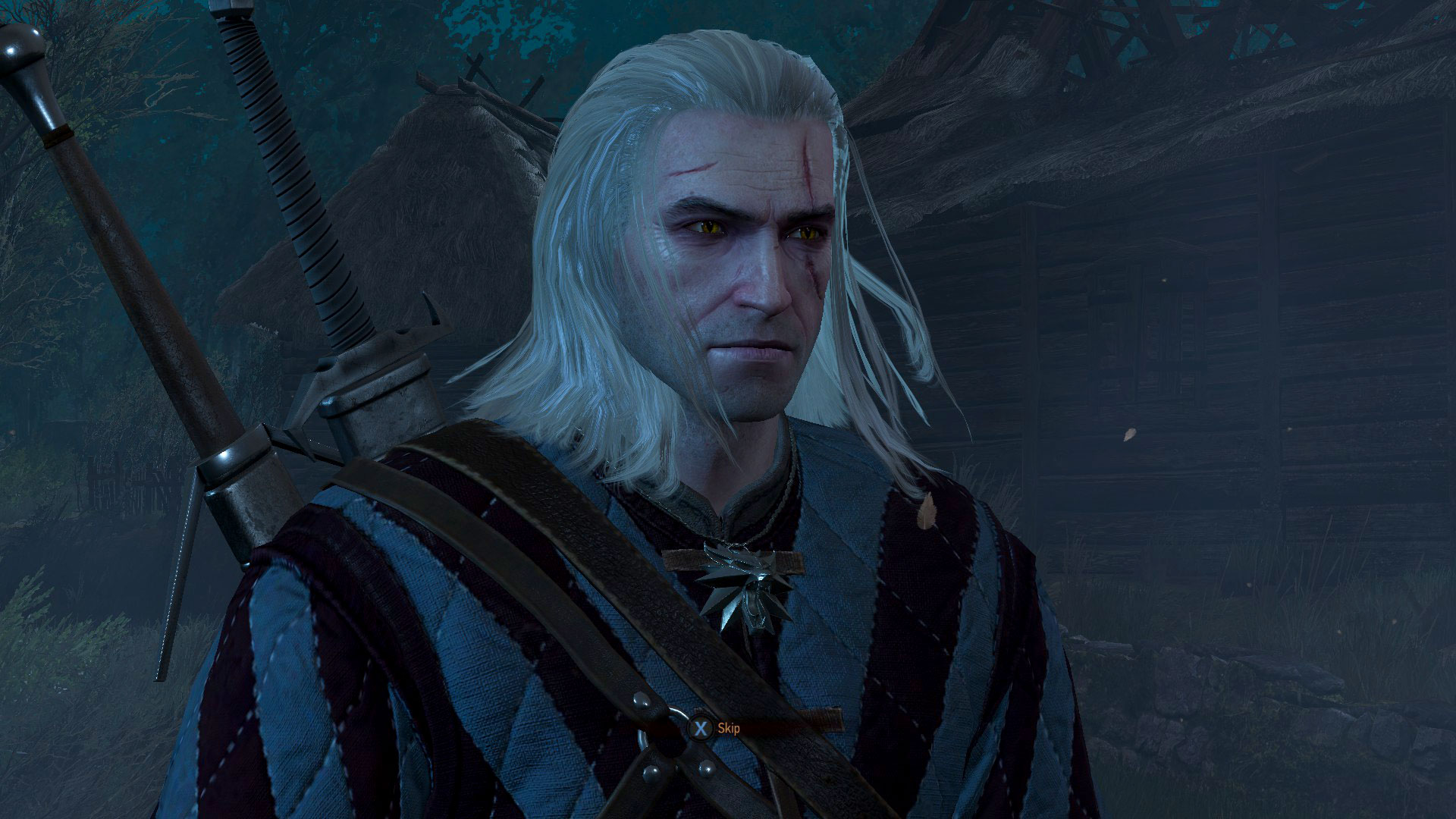
Task: Select the Skip cutscene prompt
Action: point(713,726)
